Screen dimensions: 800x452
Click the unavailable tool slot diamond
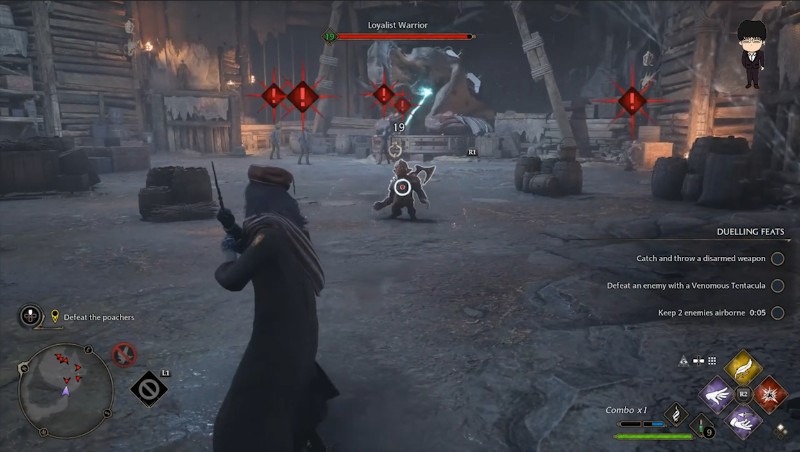pyautogui.click(x=149, y=388)
